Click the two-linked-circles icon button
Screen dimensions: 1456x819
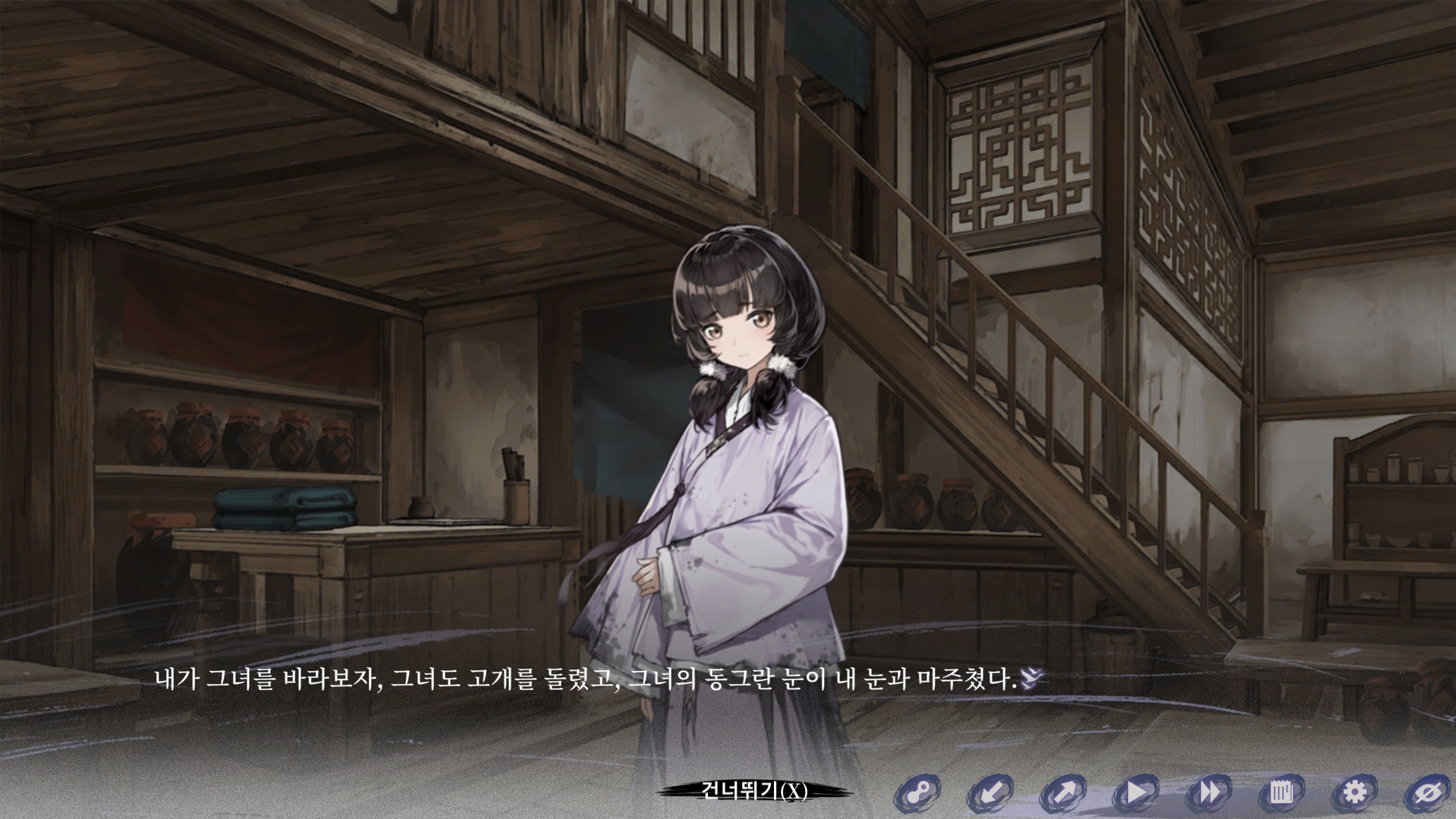pyautogui.click(x=917, y=793)
